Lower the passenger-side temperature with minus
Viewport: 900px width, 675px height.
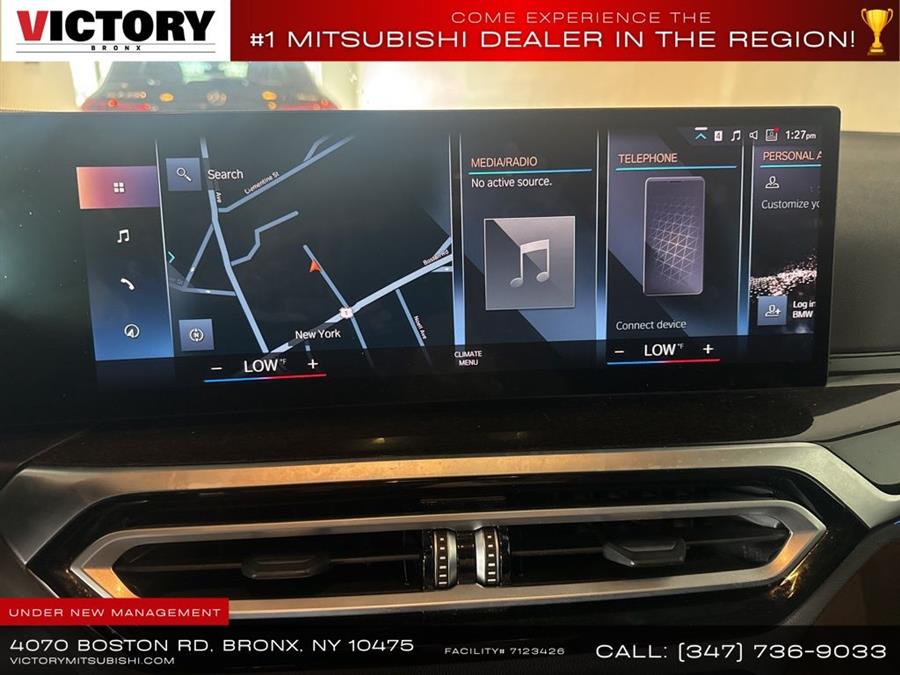(620, 351)
